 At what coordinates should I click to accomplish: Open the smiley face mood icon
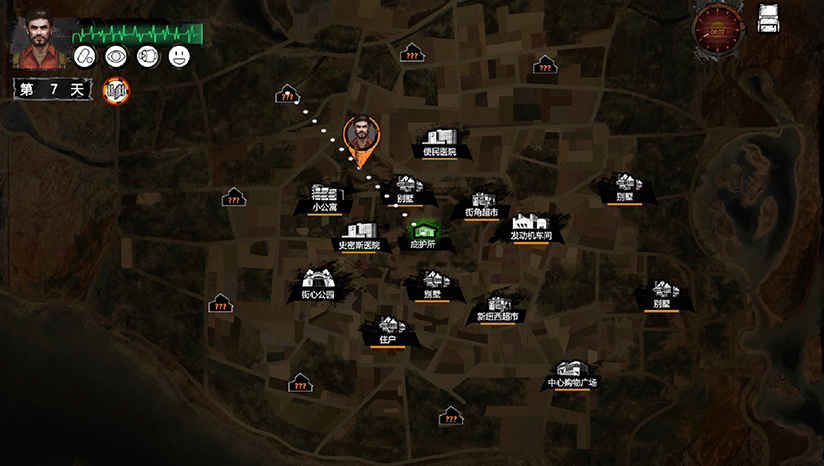(179, 57)
